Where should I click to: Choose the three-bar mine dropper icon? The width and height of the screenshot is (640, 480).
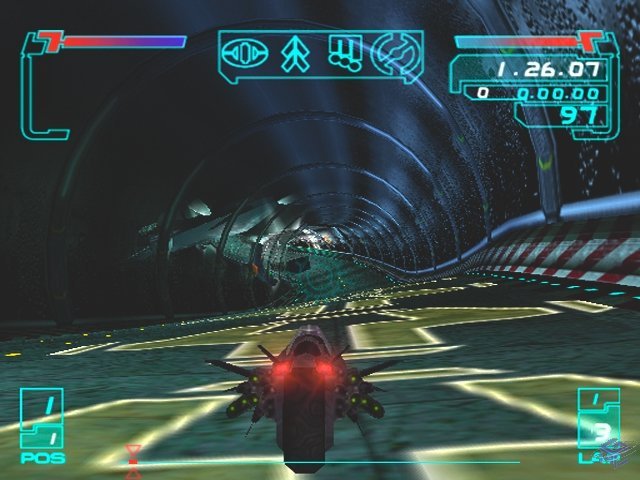[343, 54]
